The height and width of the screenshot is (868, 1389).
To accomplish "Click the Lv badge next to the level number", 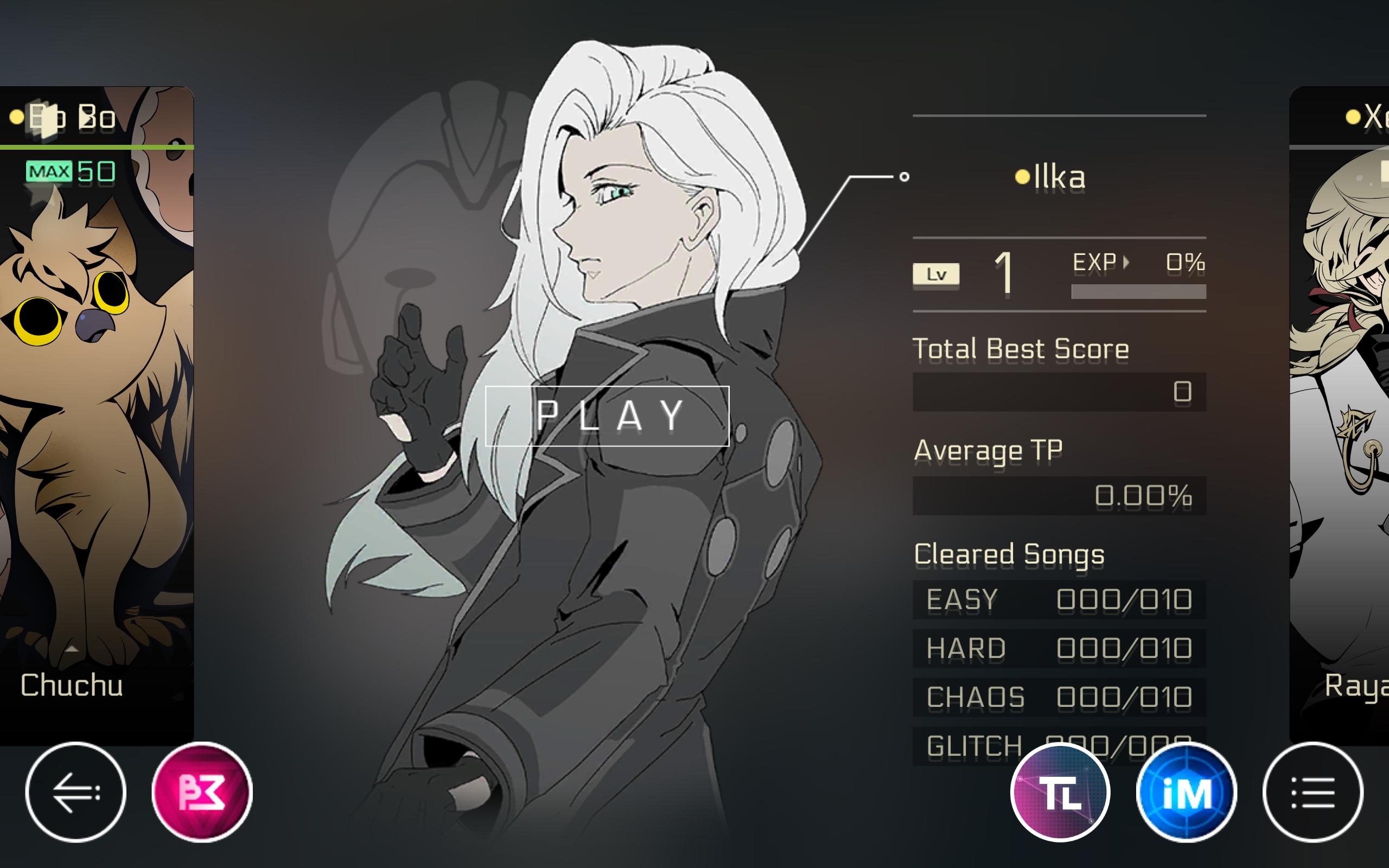I will (x=935, y=276).
